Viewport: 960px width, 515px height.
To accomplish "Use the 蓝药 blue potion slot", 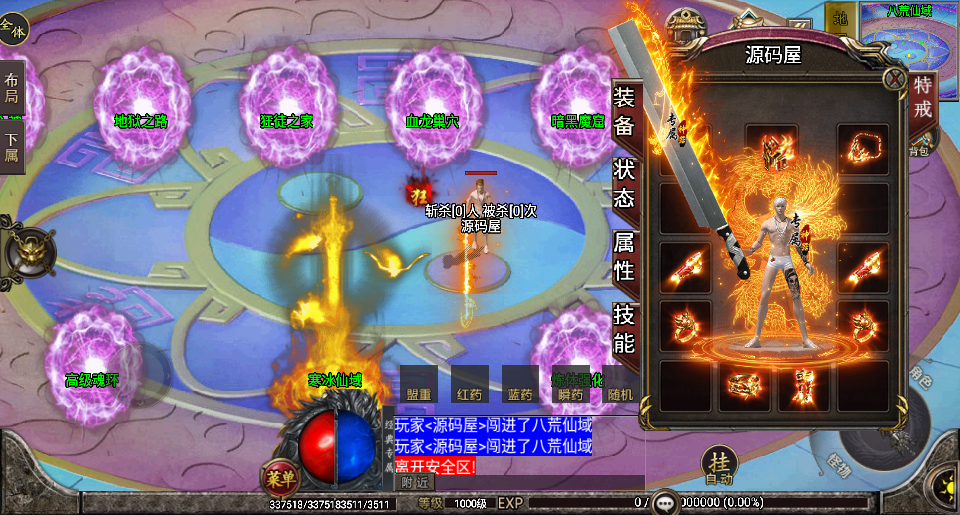I will click(520, 385).
